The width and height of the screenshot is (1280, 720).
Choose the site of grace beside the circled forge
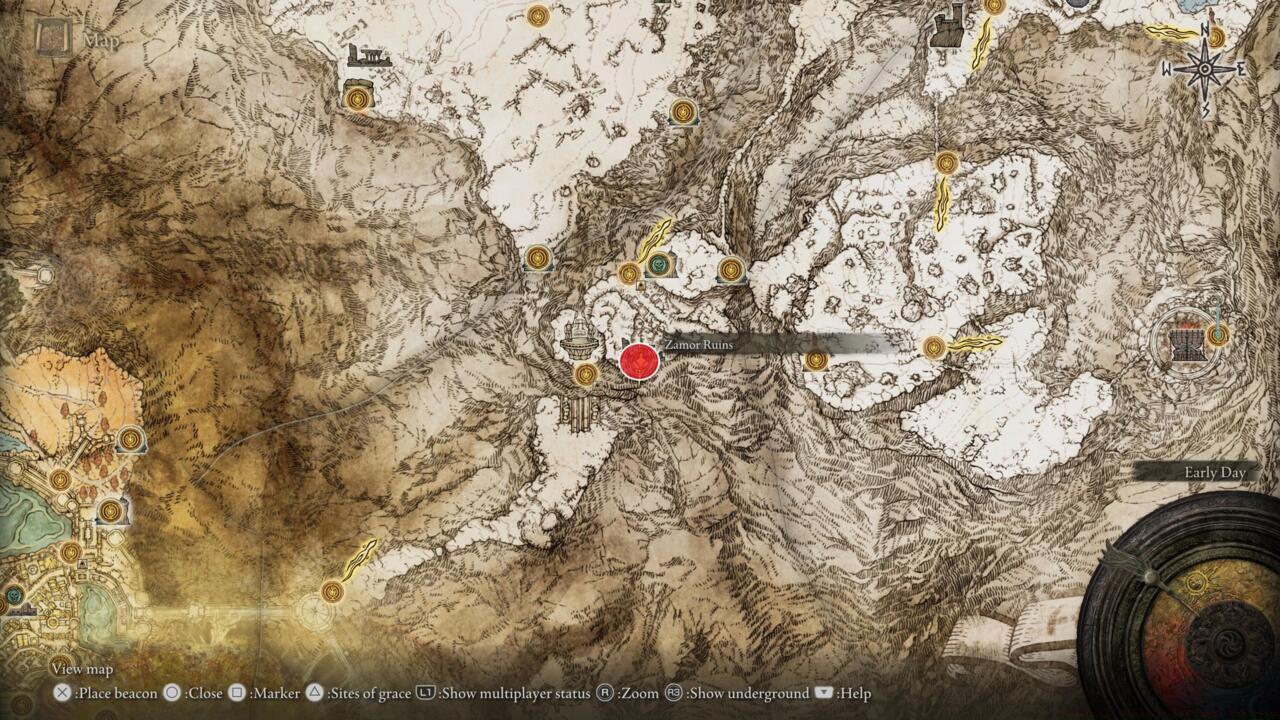pyautogui.click(x=1217, y=335)
